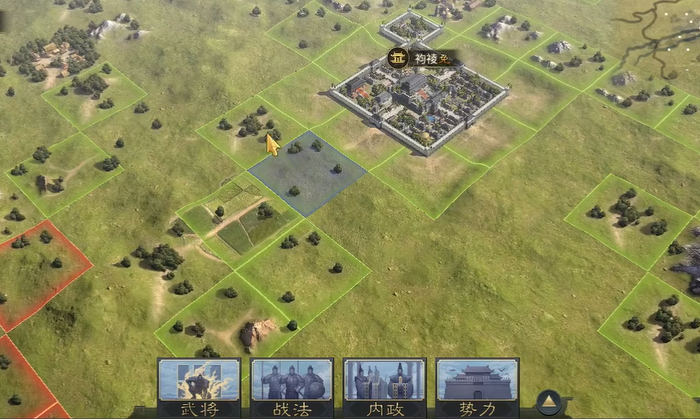This screenshot has width=700, height=419.
Task: Open the 武将 generals menu
Action: coord(199,387)
